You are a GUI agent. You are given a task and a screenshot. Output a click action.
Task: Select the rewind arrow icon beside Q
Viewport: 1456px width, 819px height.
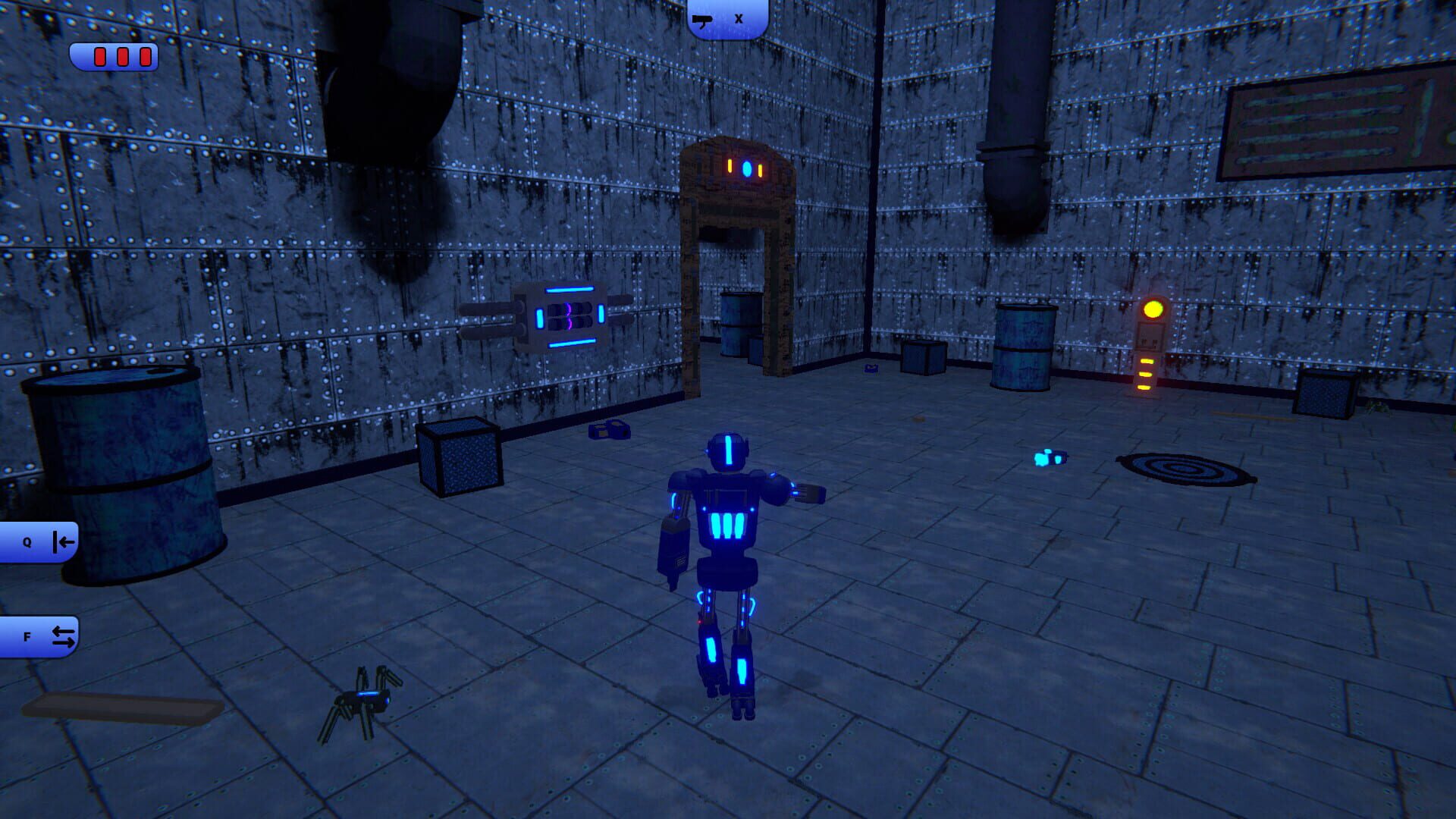point(61,541)
